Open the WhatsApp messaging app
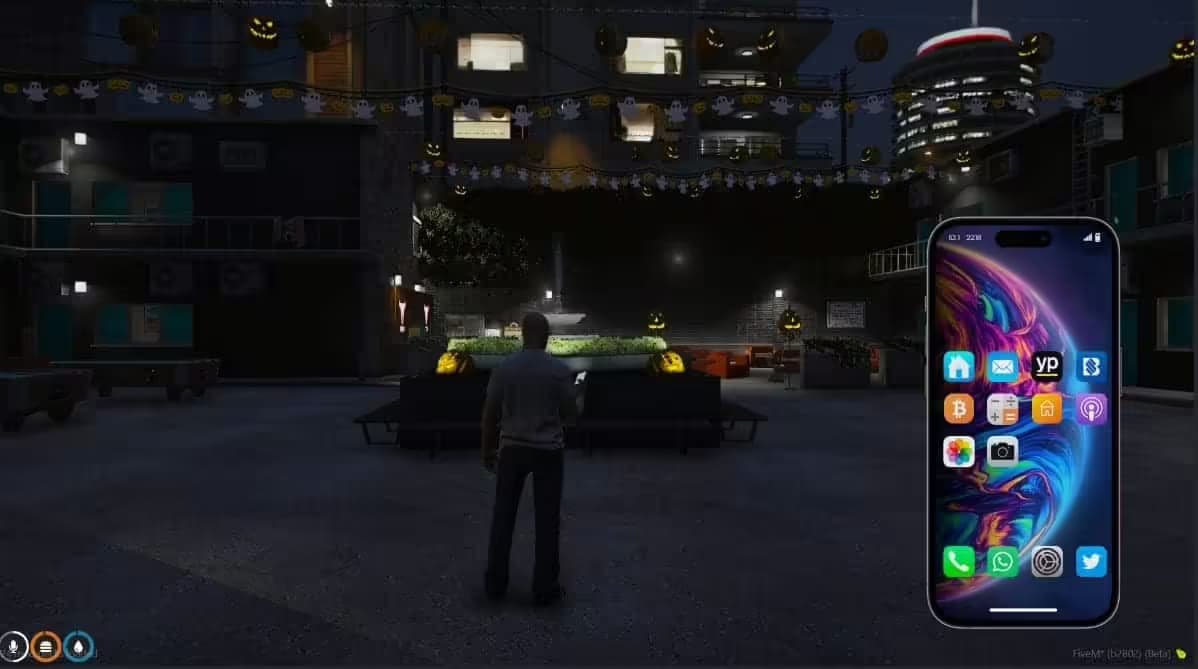Image resolution: width=1198 pixels, height=669 pixels. pos(1002,561)
